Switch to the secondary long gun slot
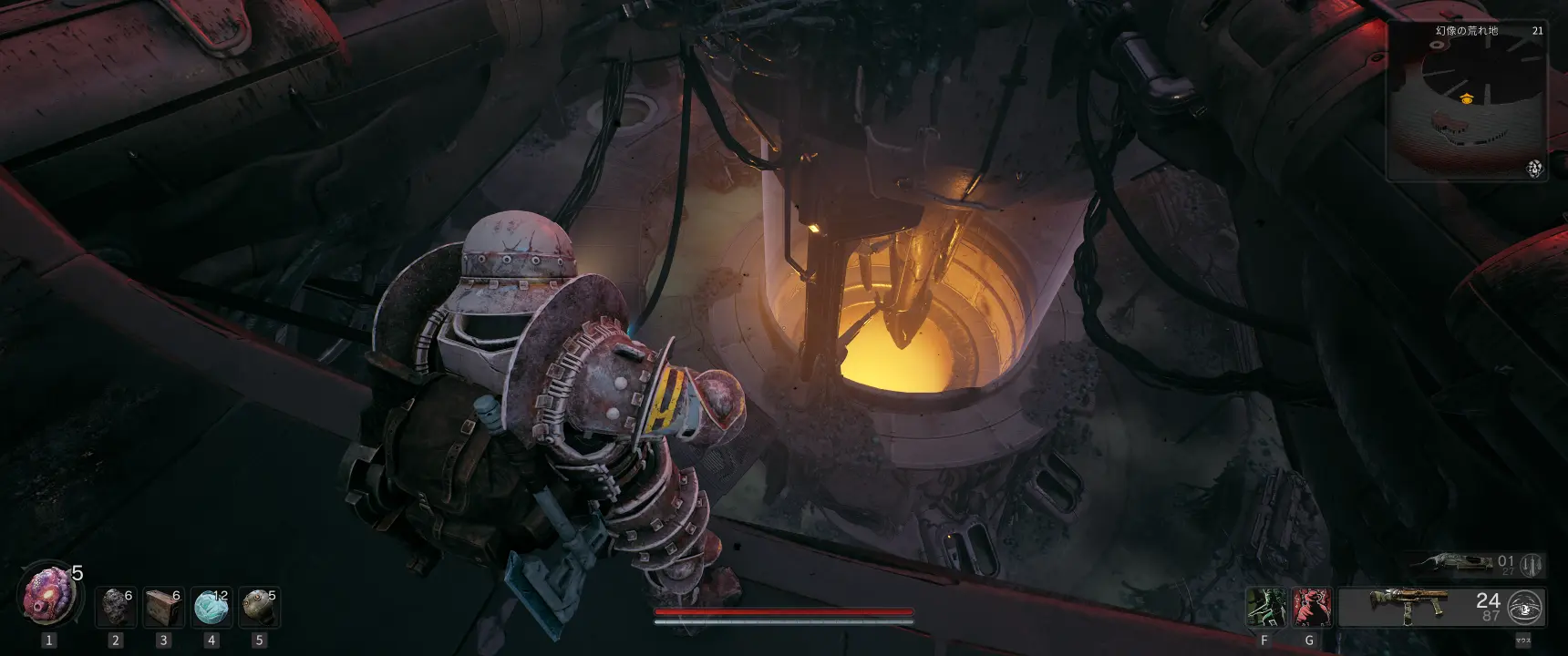 pyautogui.click(x=1454, y=563)
